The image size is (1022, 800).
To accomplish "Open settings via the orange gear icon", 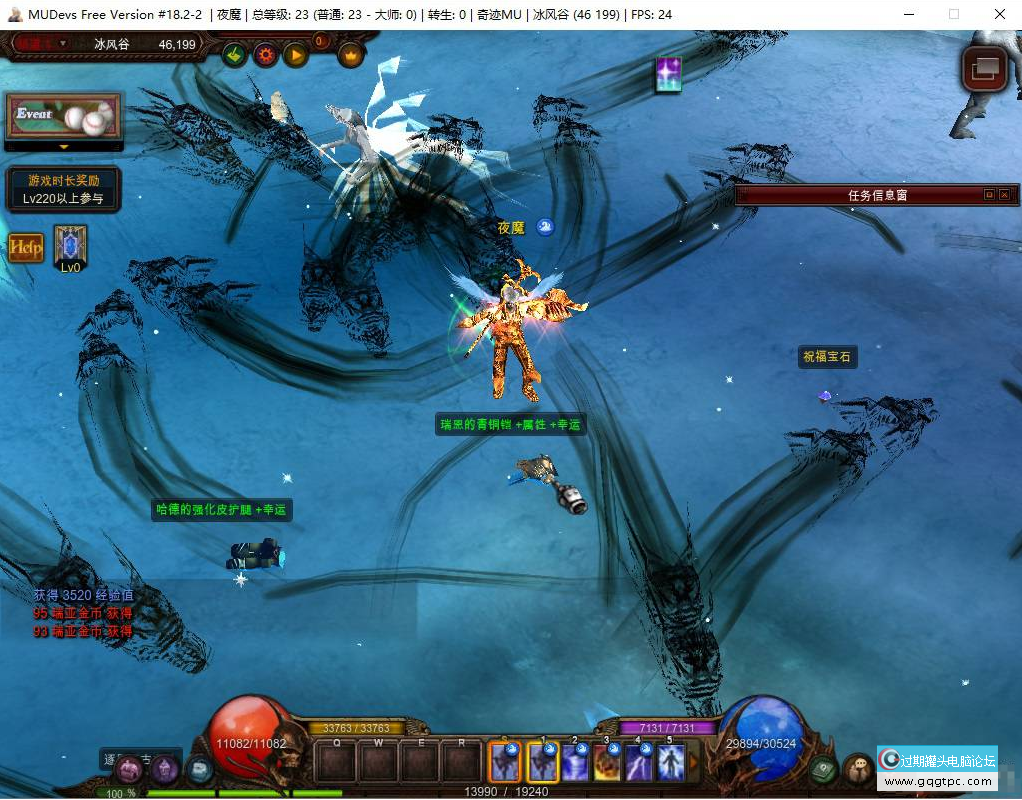I will coord(265,55).
